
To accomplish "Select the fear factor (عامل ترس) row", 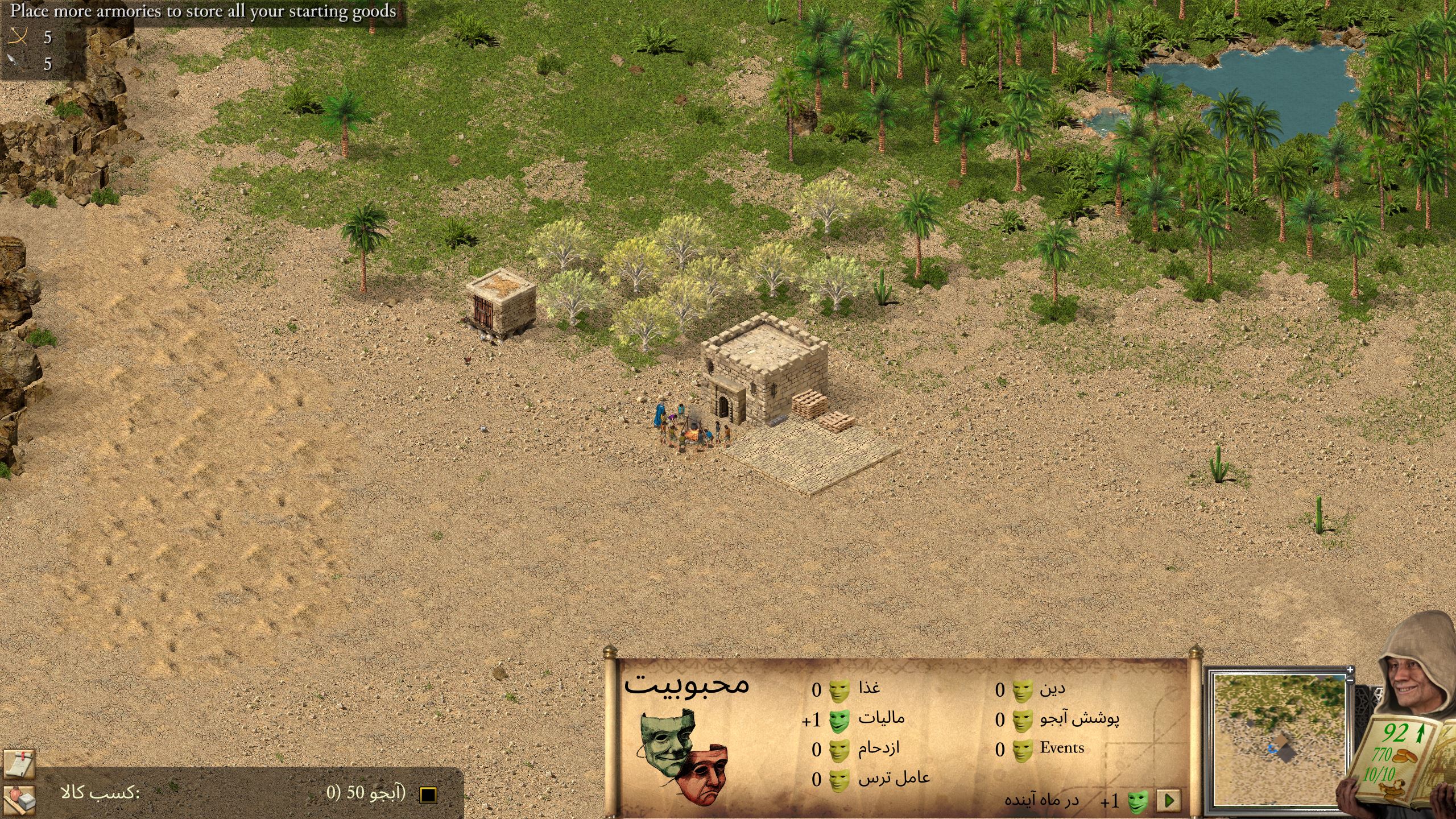I will 894,778.
